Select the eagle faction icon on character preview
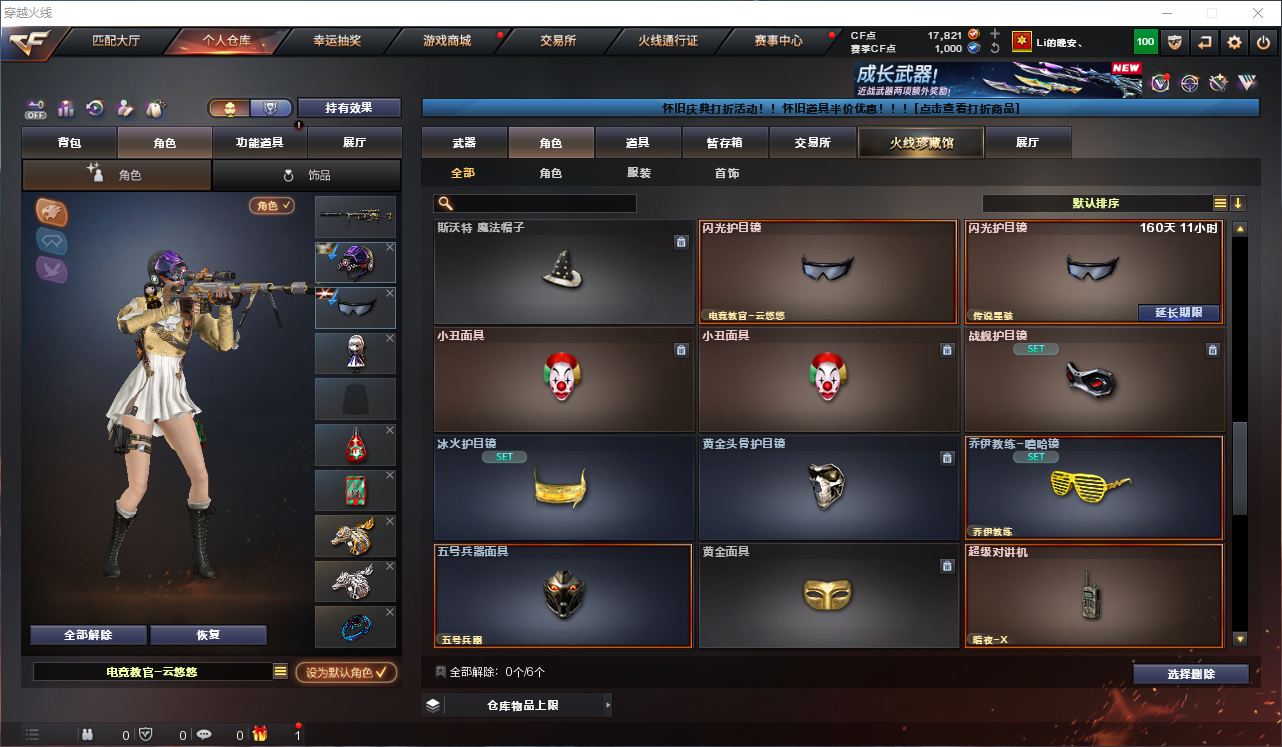The width and height of the screenshot is (1282, 747). 51,212
